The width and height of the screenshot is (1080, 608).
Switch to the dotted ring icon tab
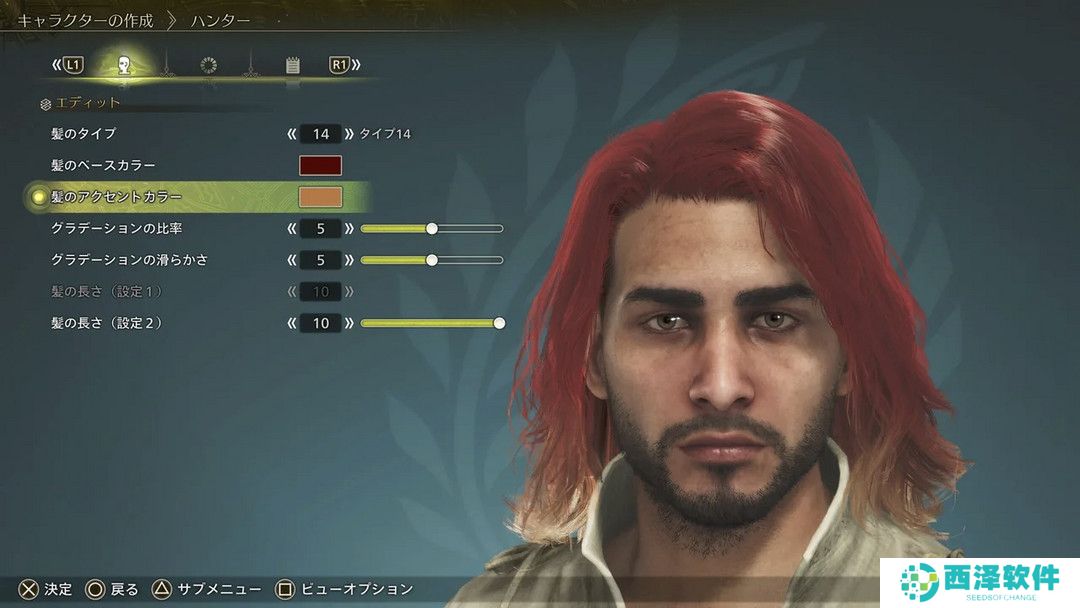[208, 66]
